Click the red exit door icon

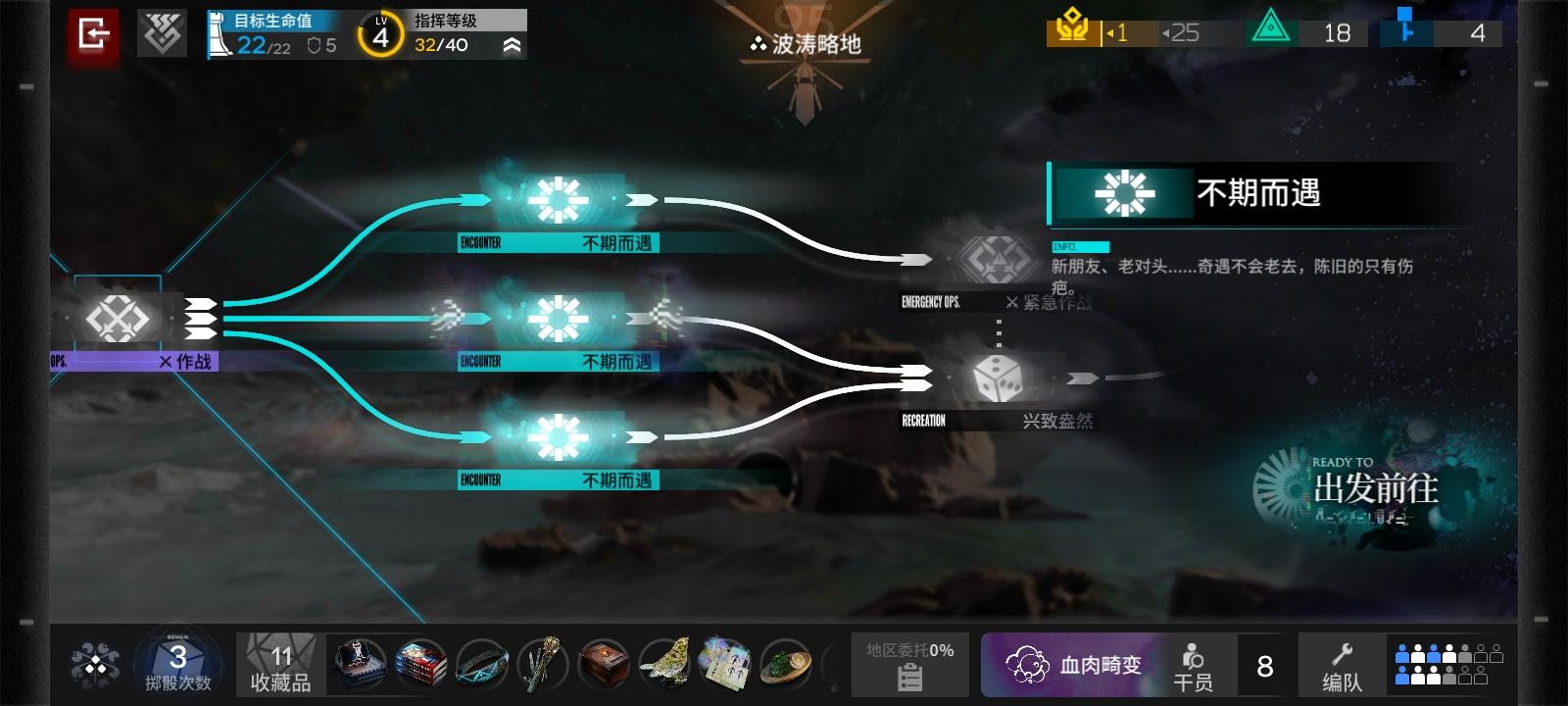(x=93, y=32)
